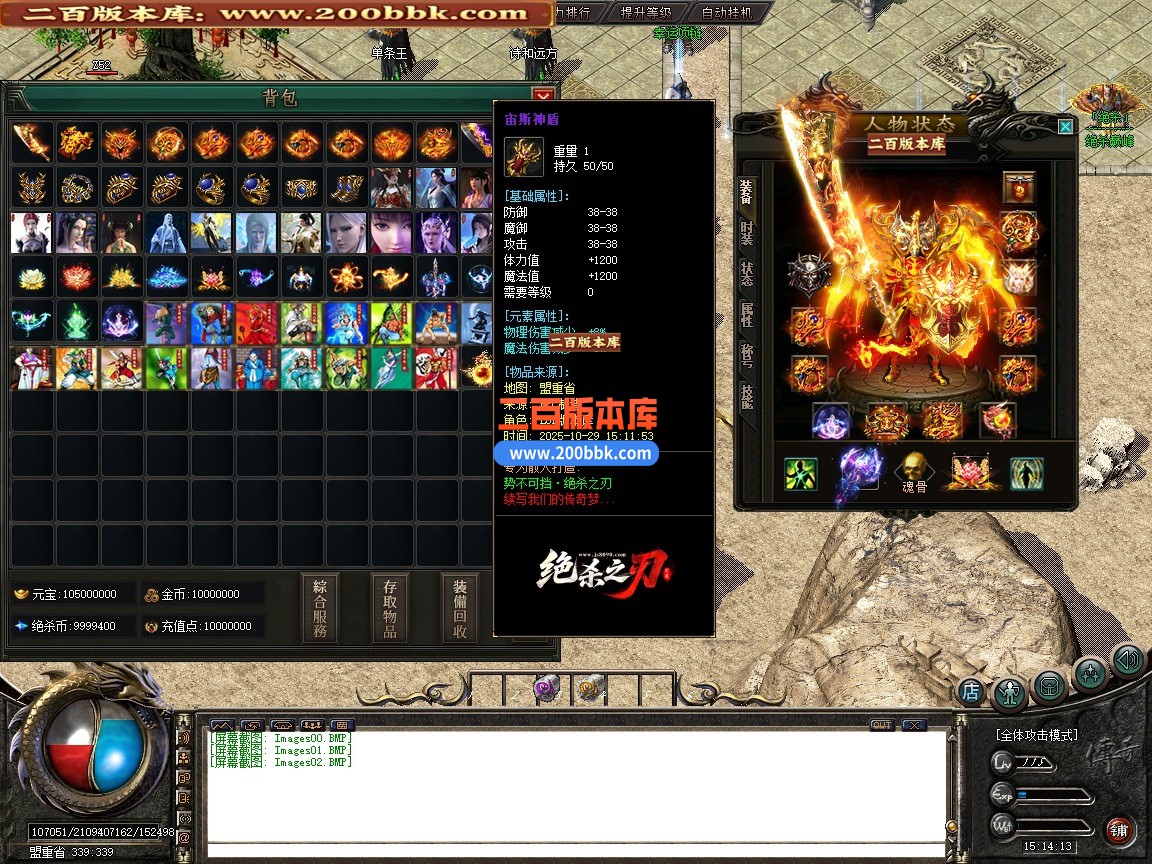Show the 称号 titles tab
1152x864 pixels.
coord(746,355)
